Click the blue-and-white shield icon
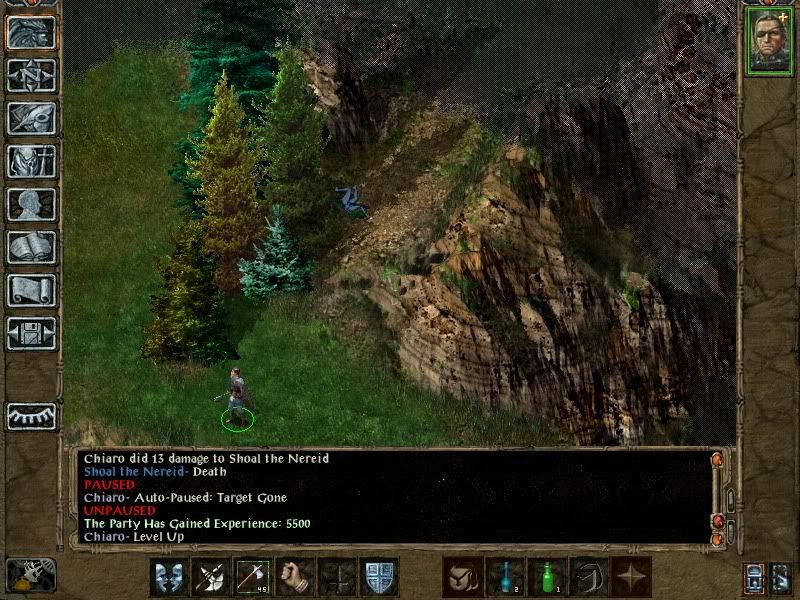 tap(380, 577)
